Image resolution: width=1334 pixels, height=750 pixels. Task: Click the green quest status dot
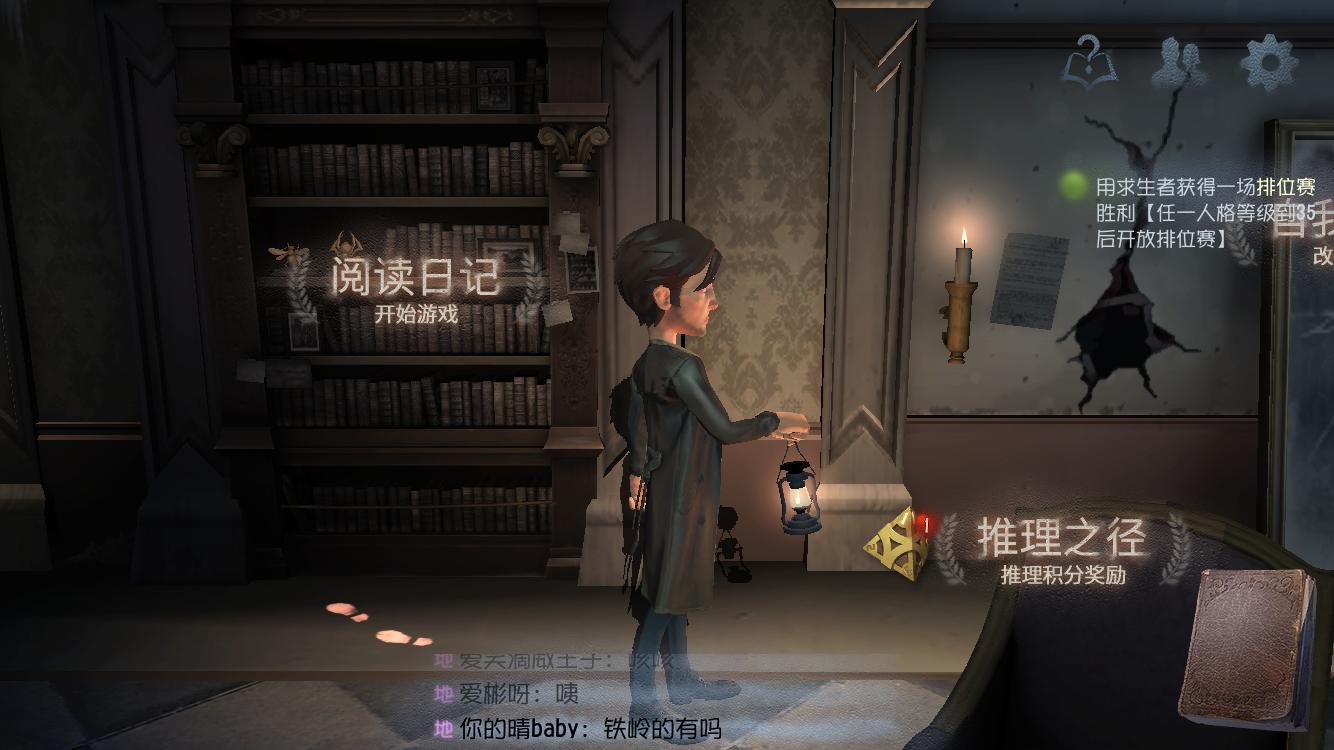pos(1073,185)
